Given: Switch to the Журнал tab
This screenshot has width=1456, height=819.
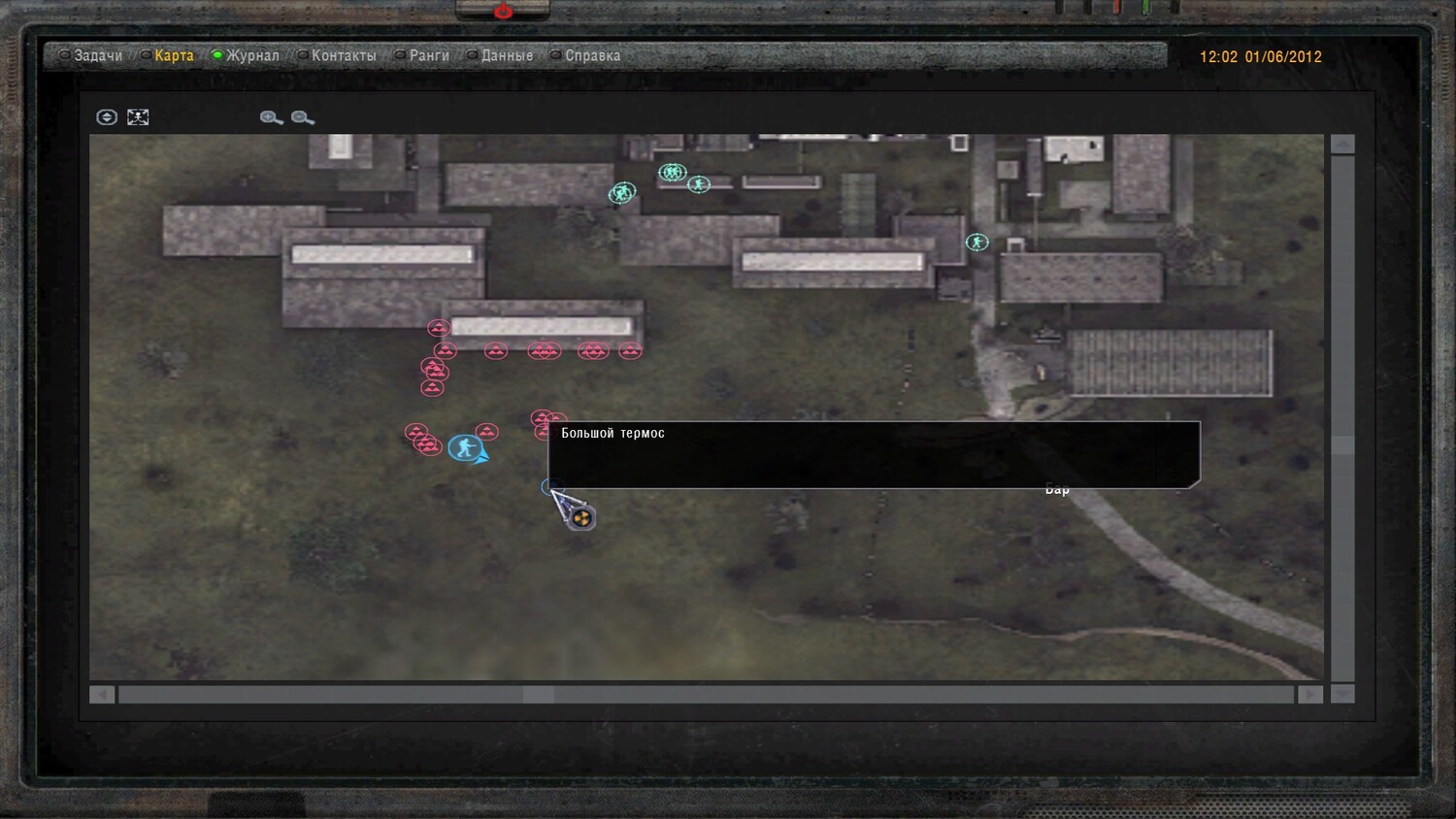Looking at the screenshot, I should (x=252, y=55).
